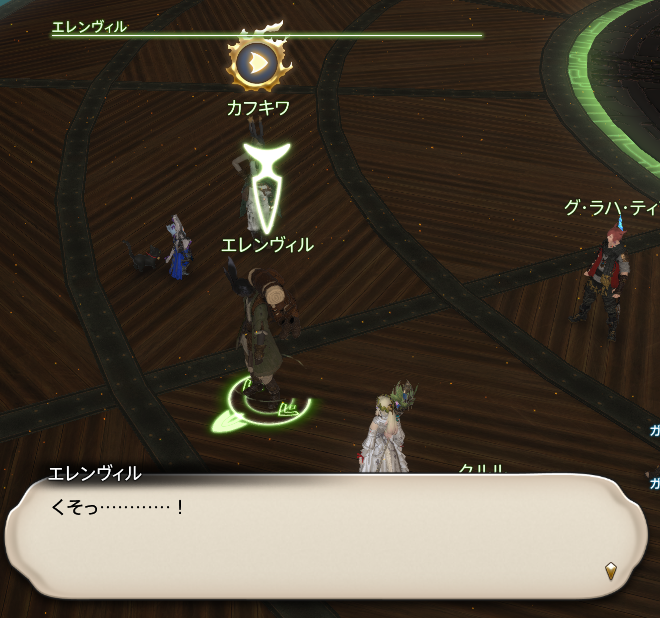Target the カフキワ nameplate
This screenshot has width=660, height=618.
click(258, 108)
